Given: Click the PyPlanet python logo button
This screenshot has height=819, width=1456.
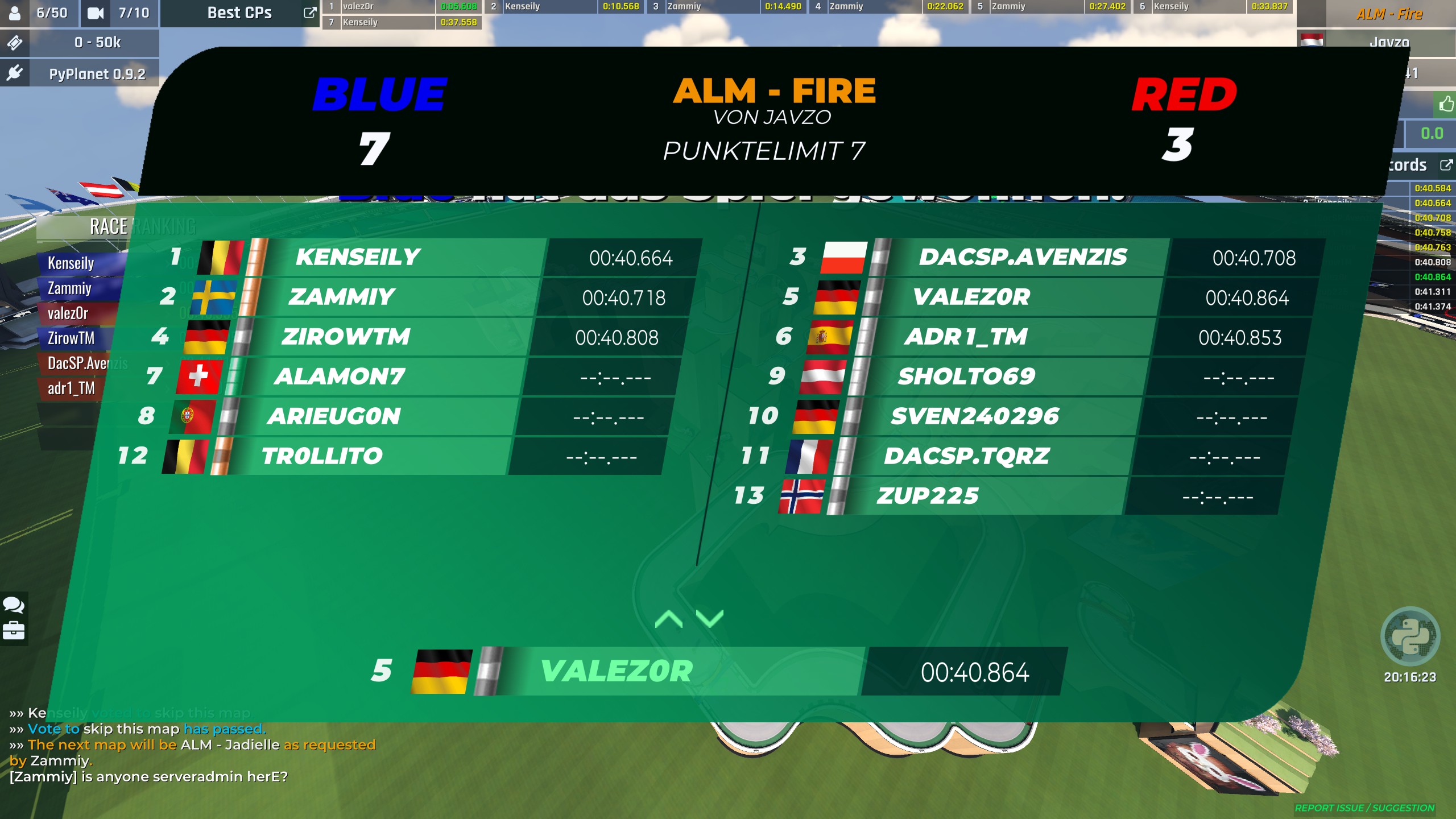Looking at the screenshot, I should point(1410,636).
